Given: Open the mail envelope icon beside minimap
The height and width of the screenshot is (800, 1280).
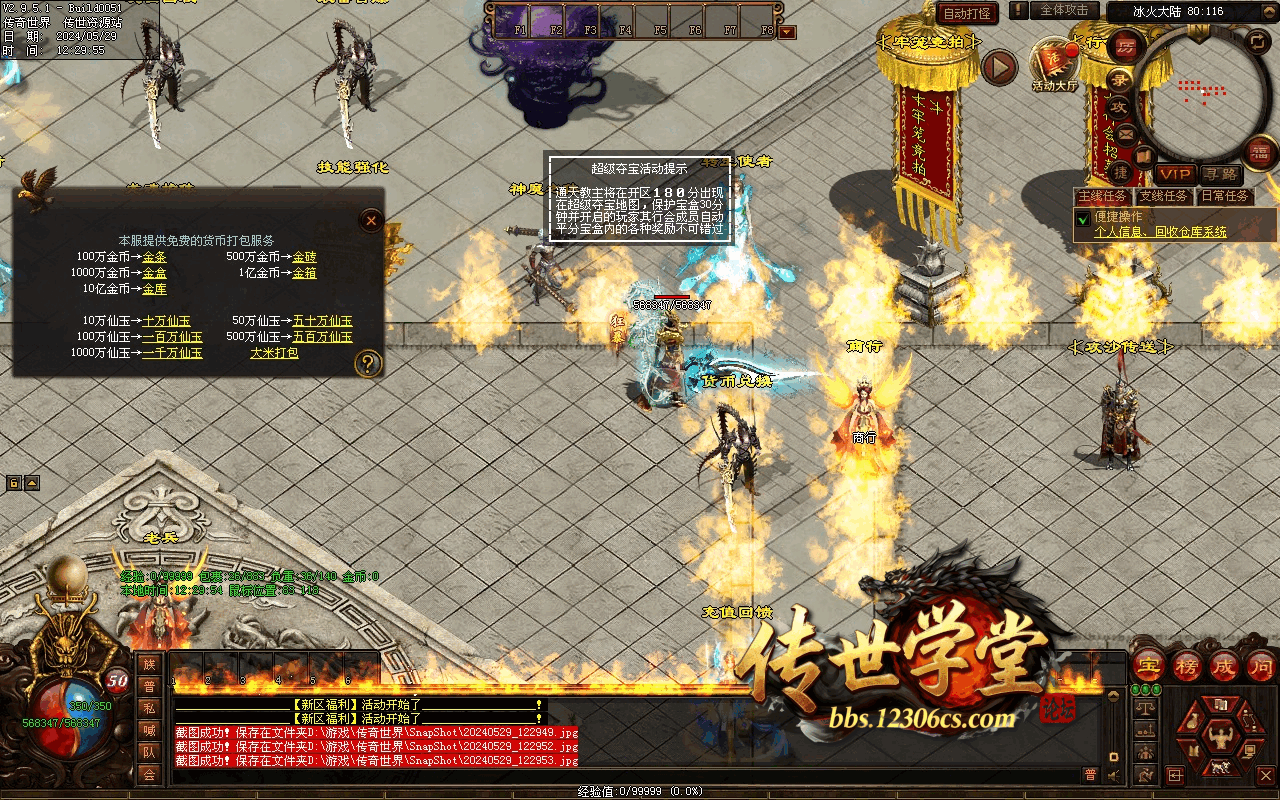Looking at the screenshot, I should [x=1126, y=133].
